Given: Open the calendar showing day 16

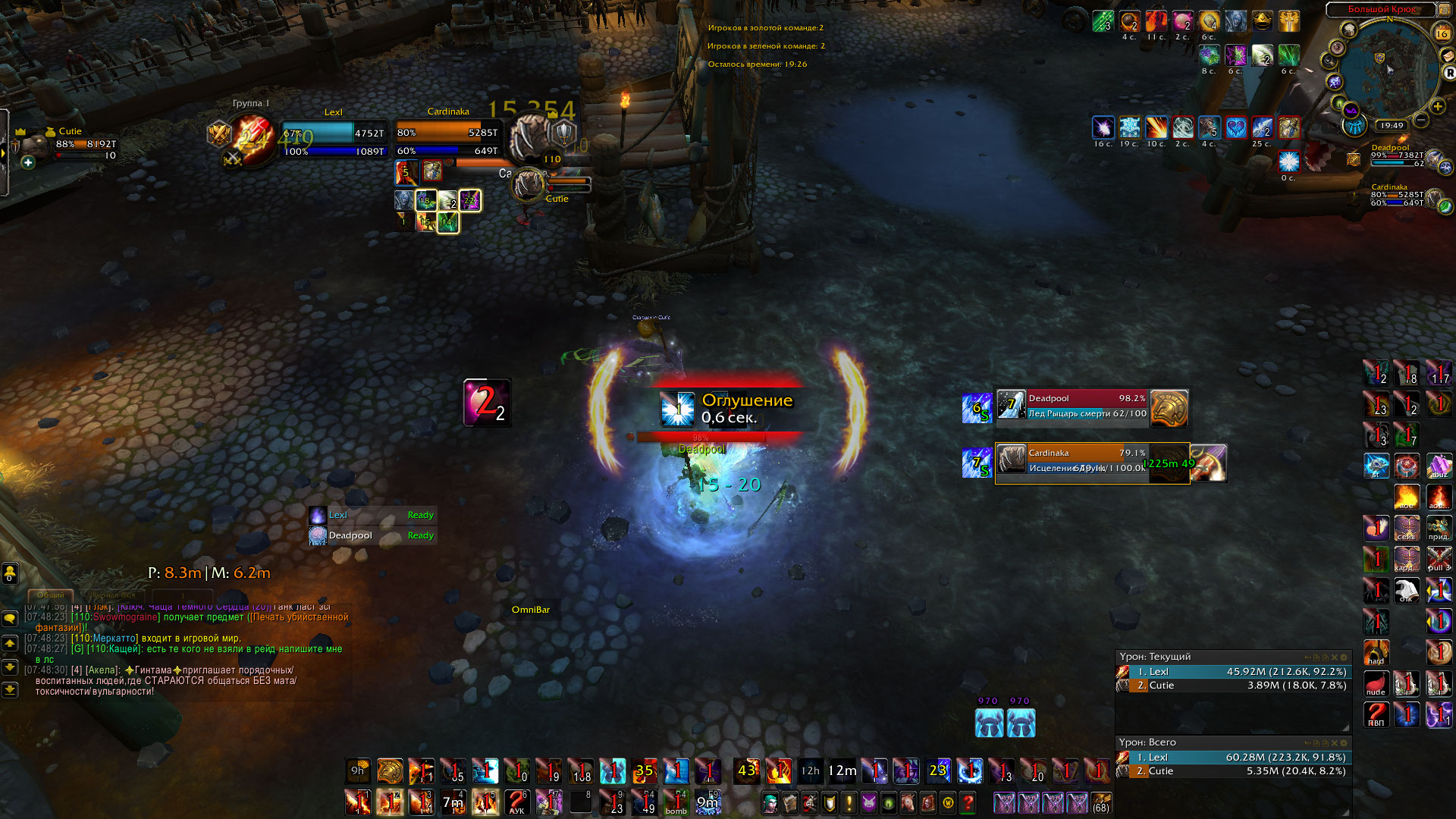Looking at the screenshot, I should pos(1442,33).
